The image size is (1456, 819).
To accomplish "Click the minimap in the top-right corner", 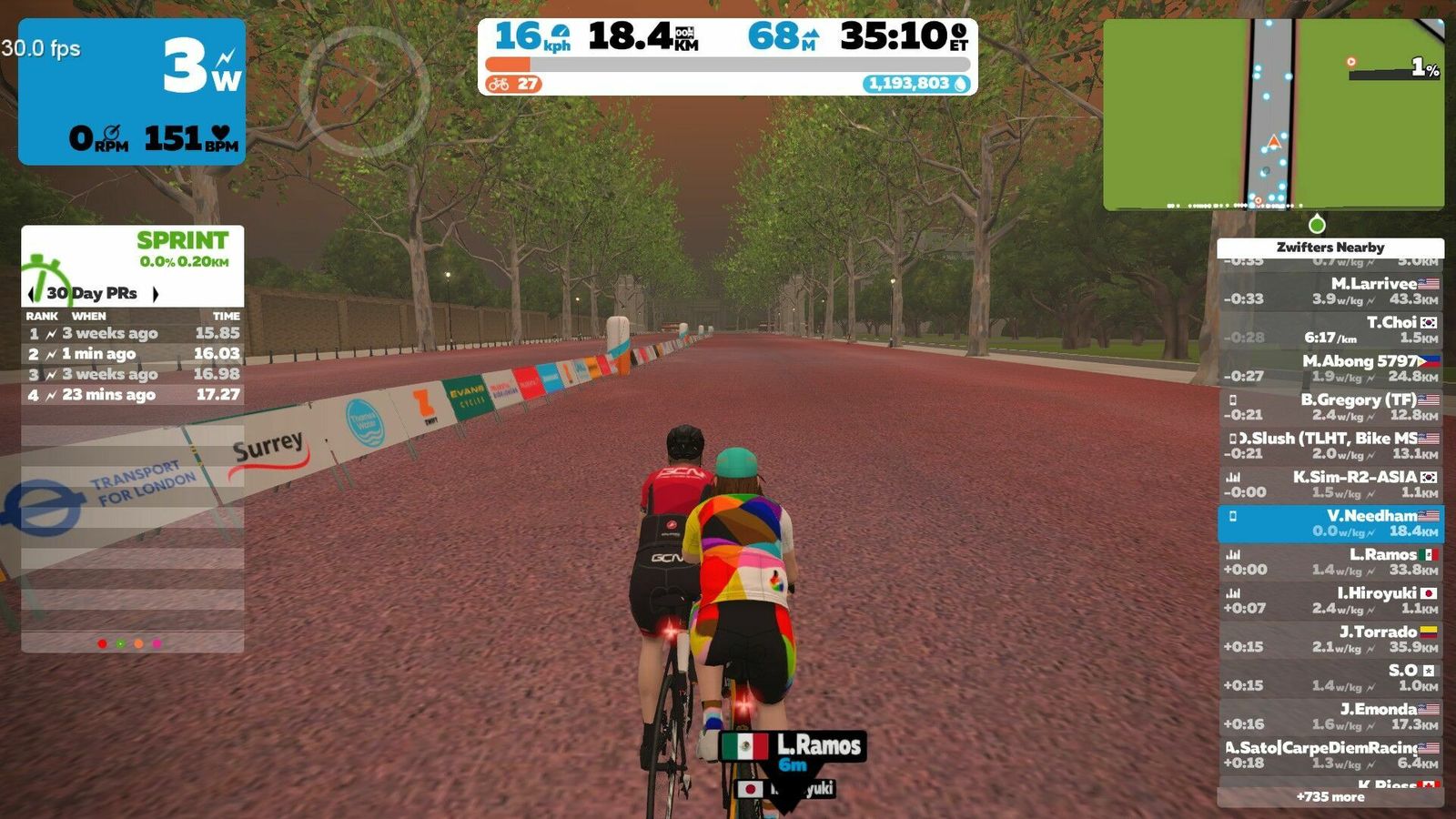I will (1272, 115).
